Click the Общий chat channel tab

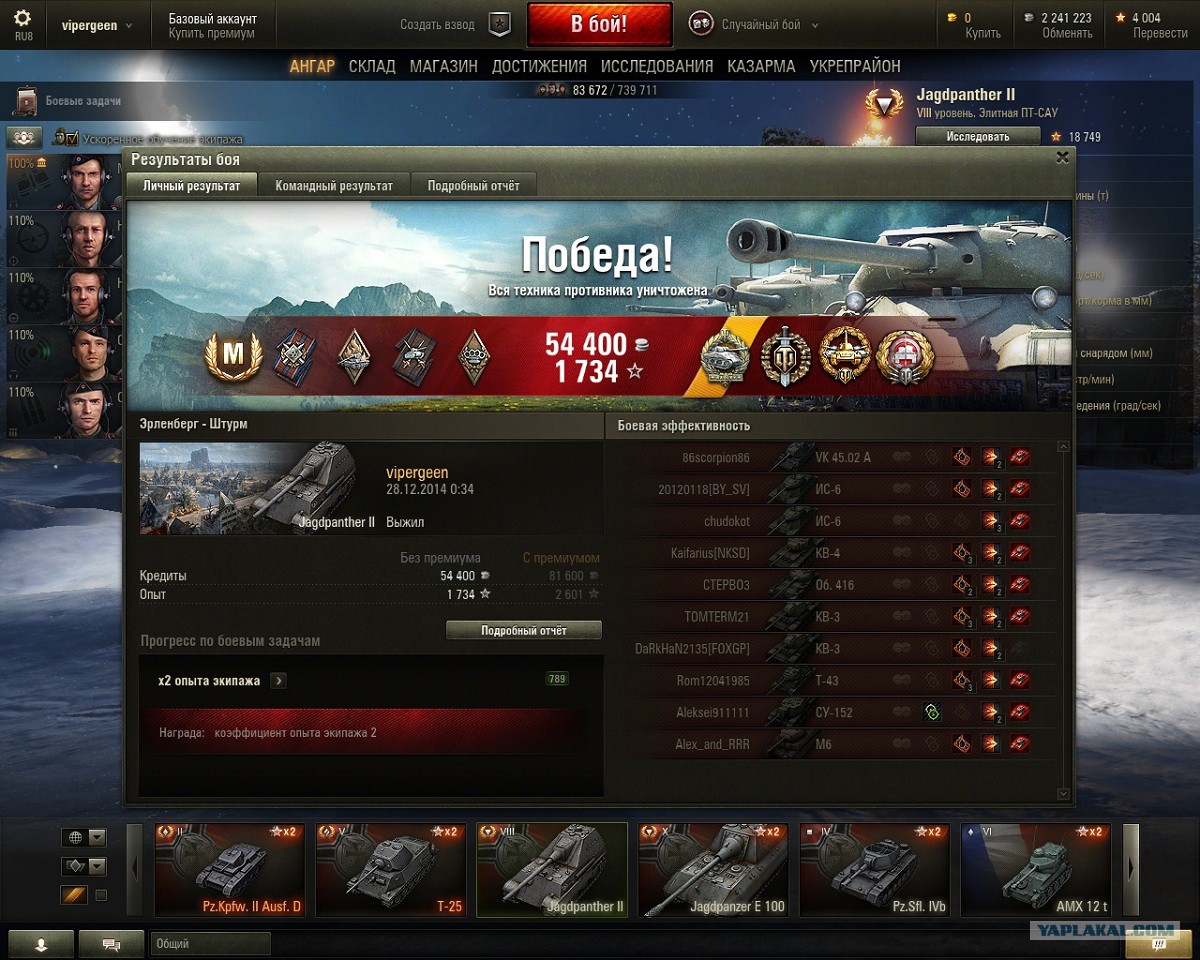click(210, 943)
